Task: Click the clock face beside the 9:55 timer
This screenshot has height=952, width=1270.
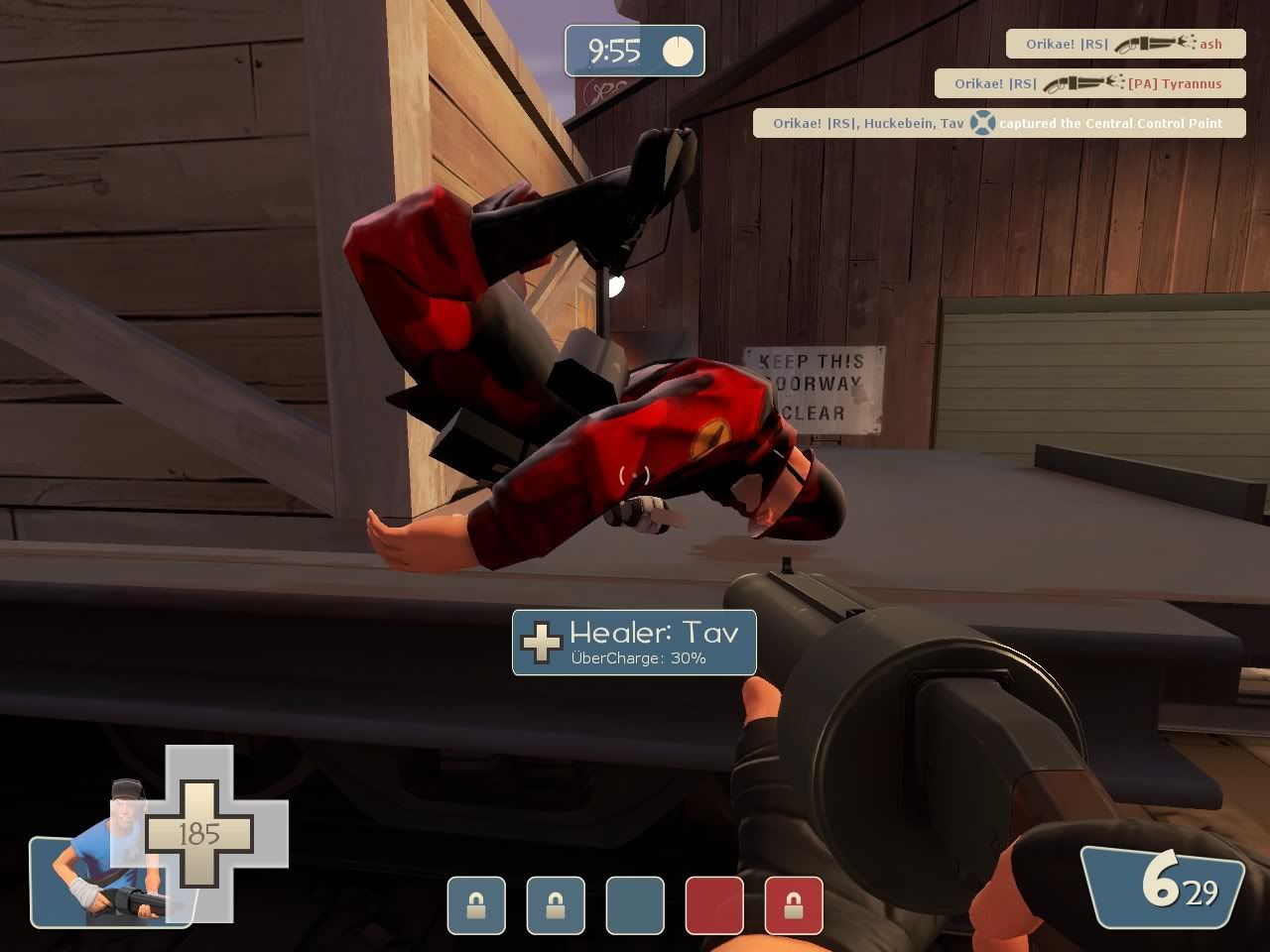Action: (x=678, y=51)
